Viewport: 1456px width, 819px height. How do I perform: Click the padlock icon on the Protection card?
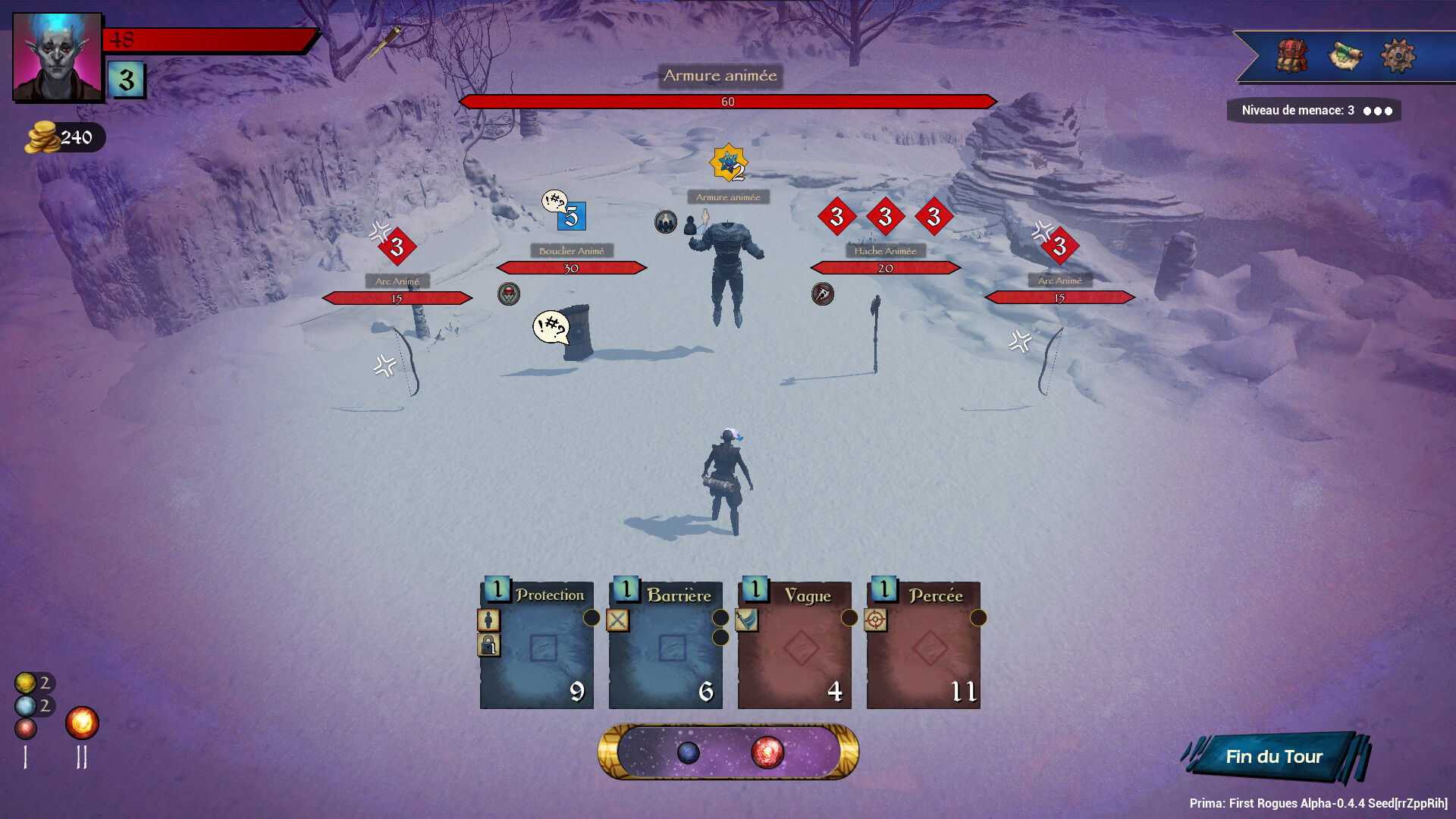[x=488, y=646]
